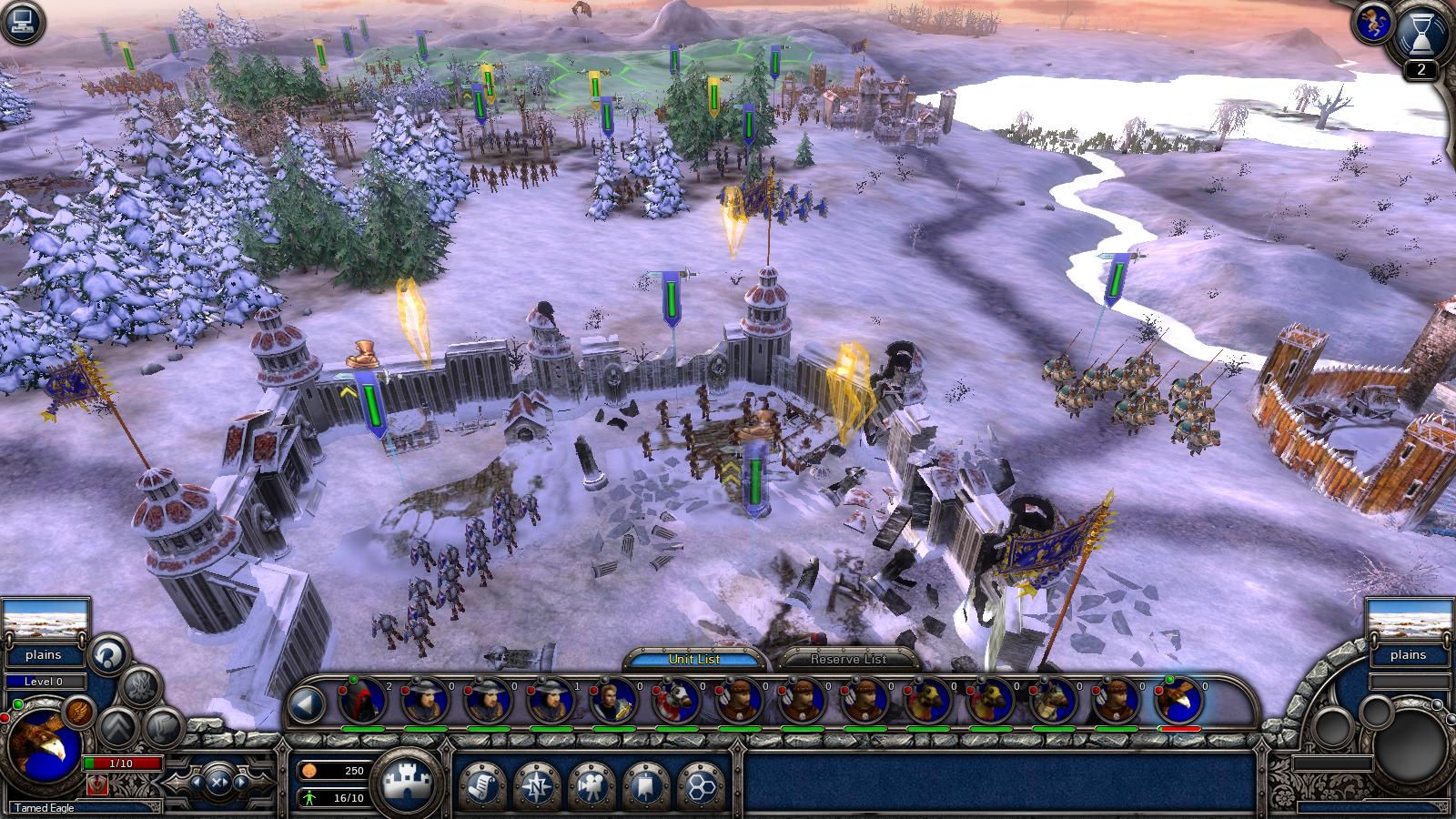Expand the unit list with the blue arrow button
This screenshot has height=819, width=1456.
pos(308,705)
